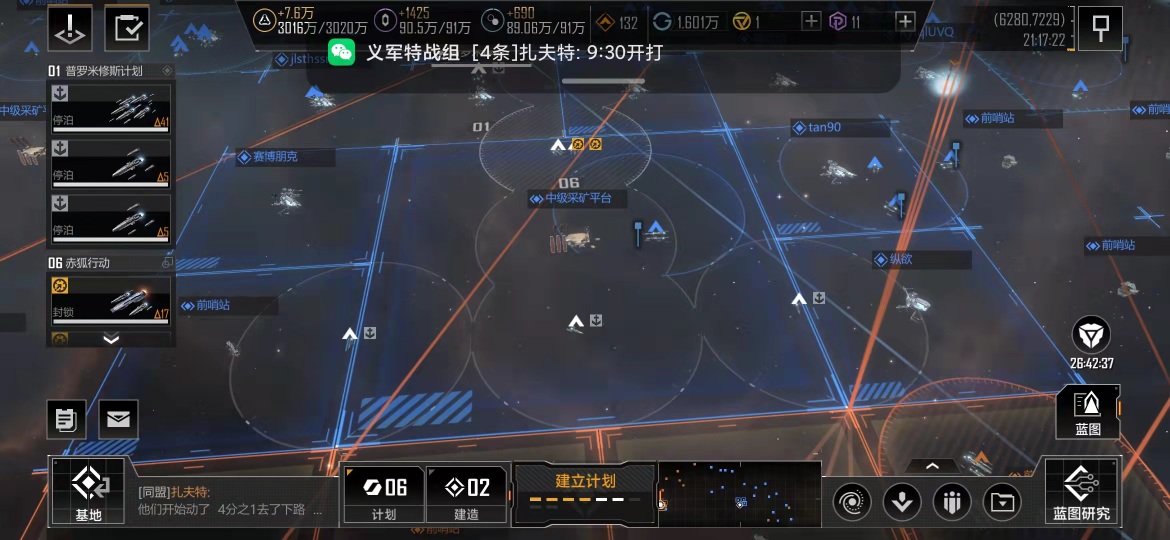Click the swirling galaxy icon button

pyautogui.click(x=852, y=500)
